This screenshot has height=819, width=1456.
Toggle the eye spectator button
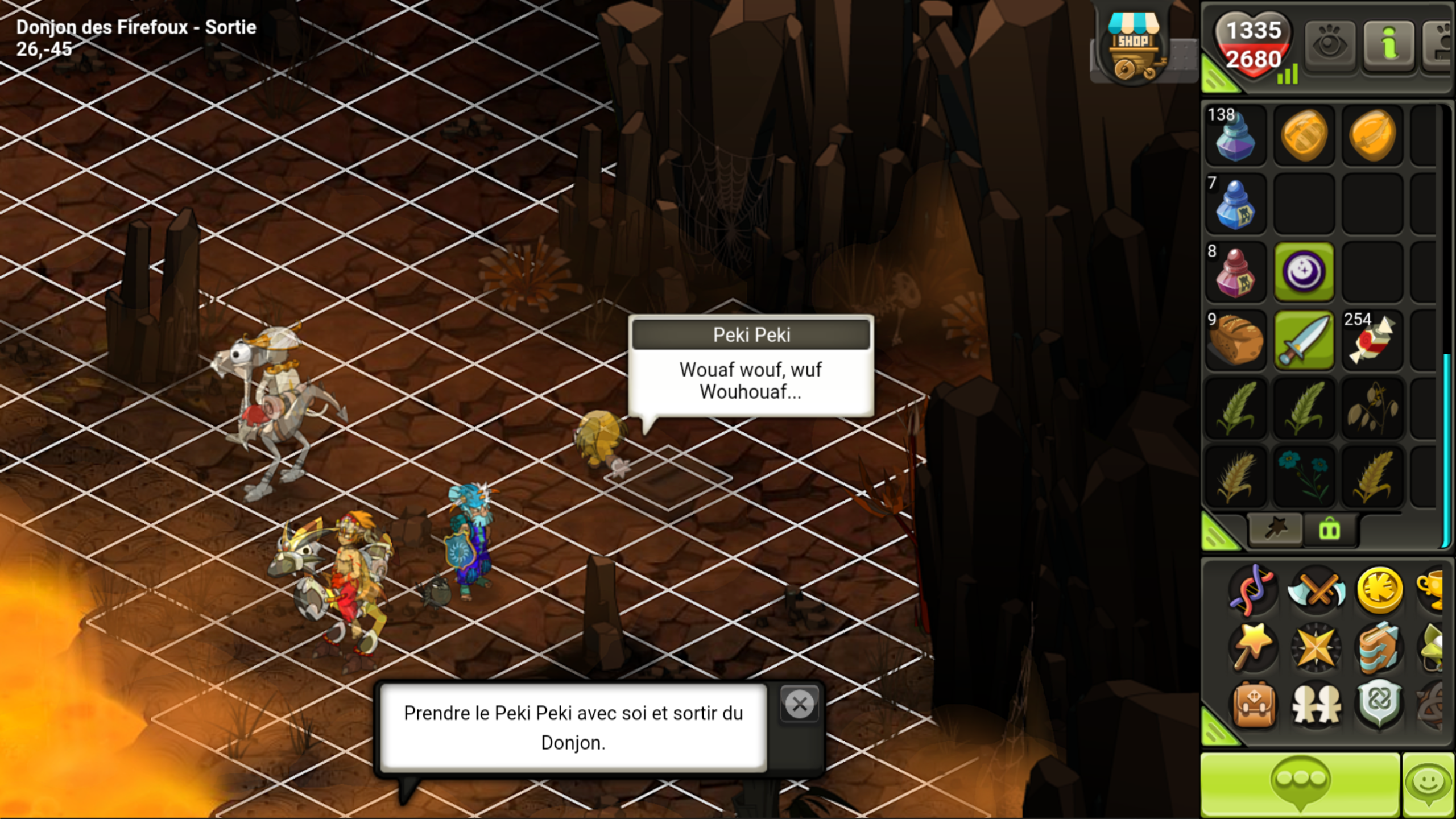point(1329,45)
